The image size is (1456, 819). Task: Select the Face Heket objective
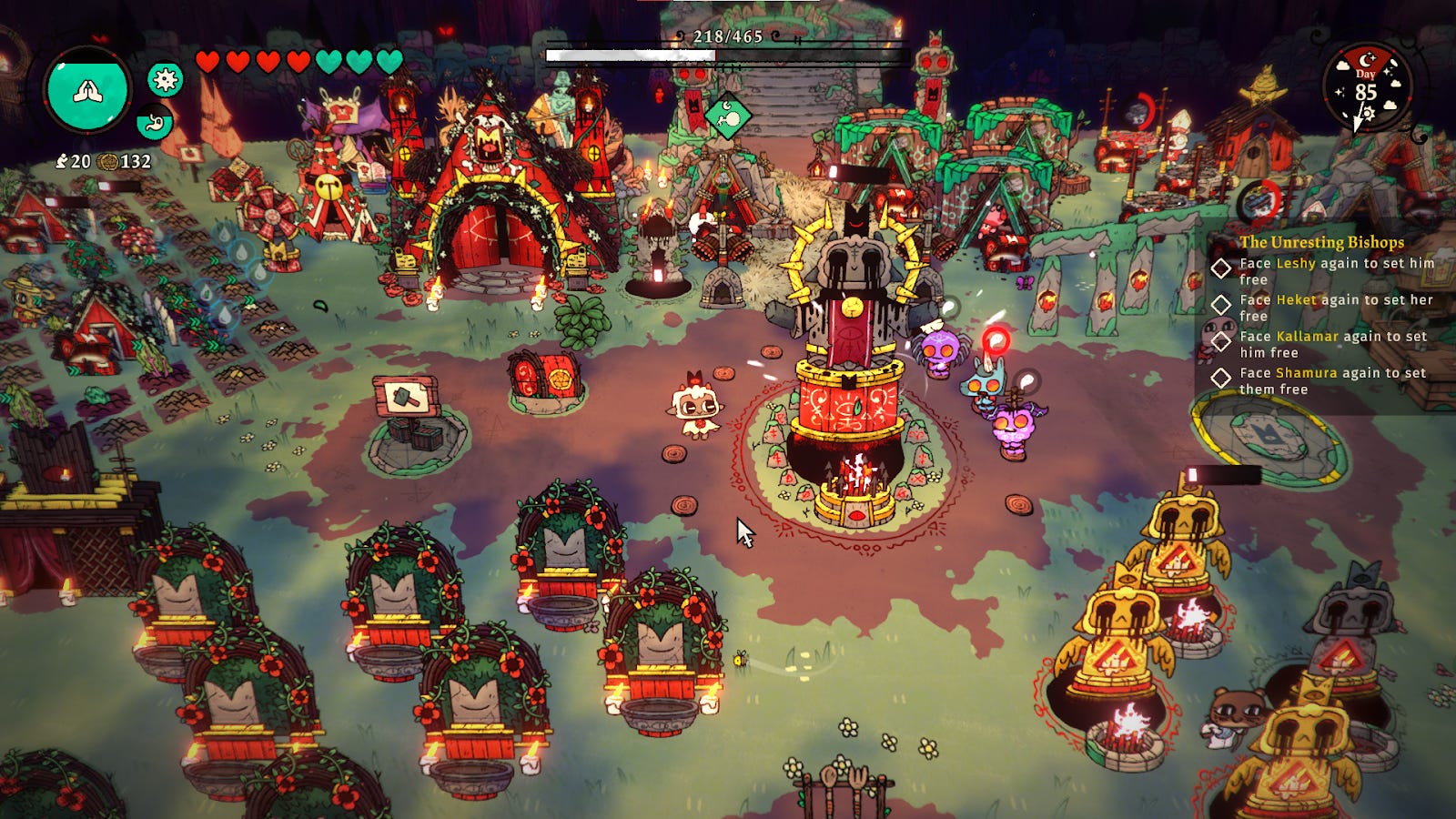coord(1336,308)
